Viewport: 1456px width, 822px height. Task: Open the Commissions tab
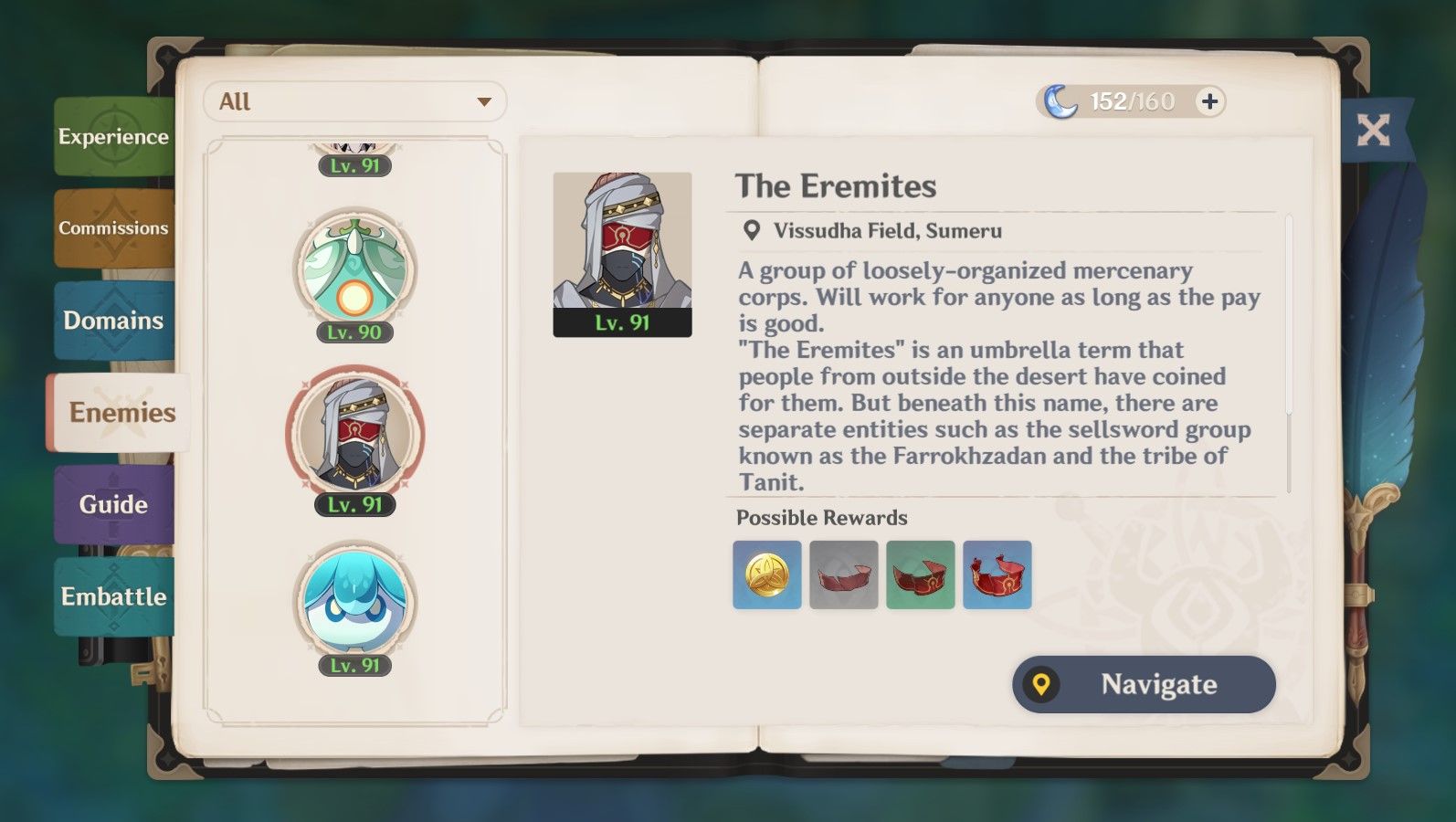coord(113,228)
